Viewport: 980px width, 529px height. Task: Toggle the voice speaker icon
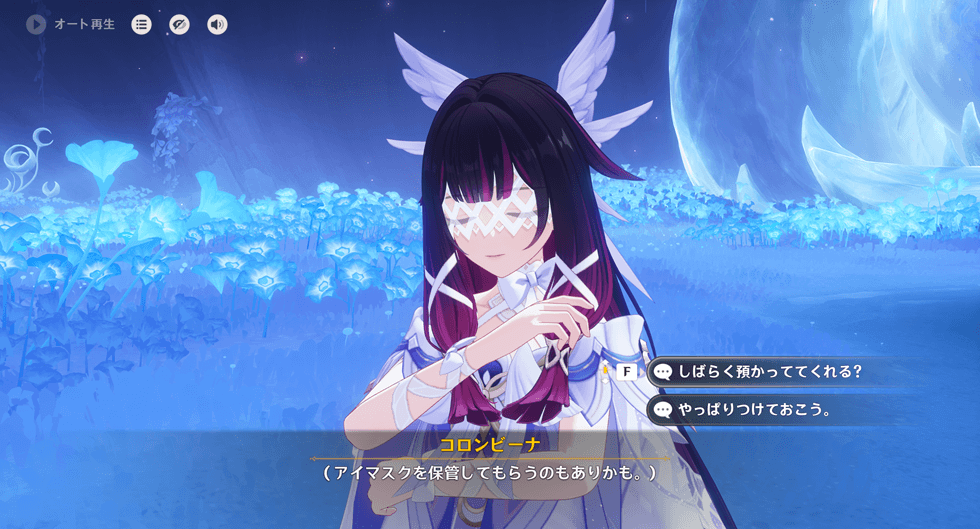(217, 24)
